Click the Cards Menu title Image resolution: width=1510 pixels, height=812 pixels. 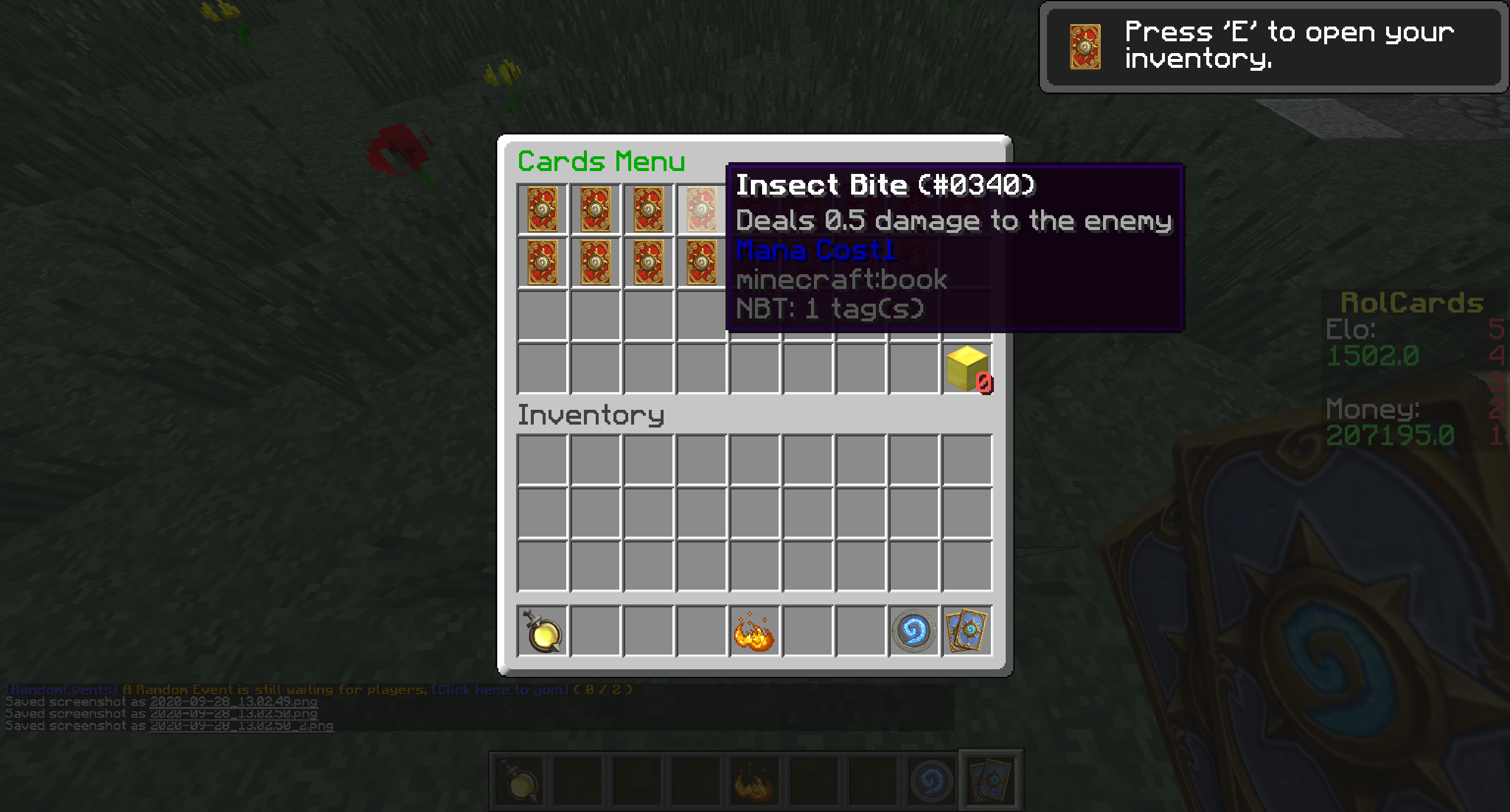point(602,161)
